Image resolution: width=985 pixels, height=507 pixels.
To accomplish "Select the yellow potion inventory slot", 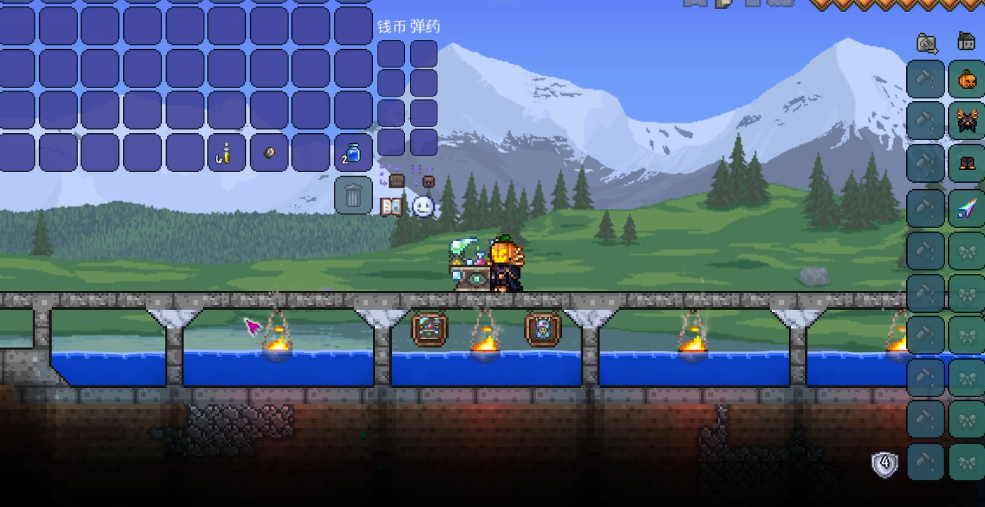I will pos(227,153).
